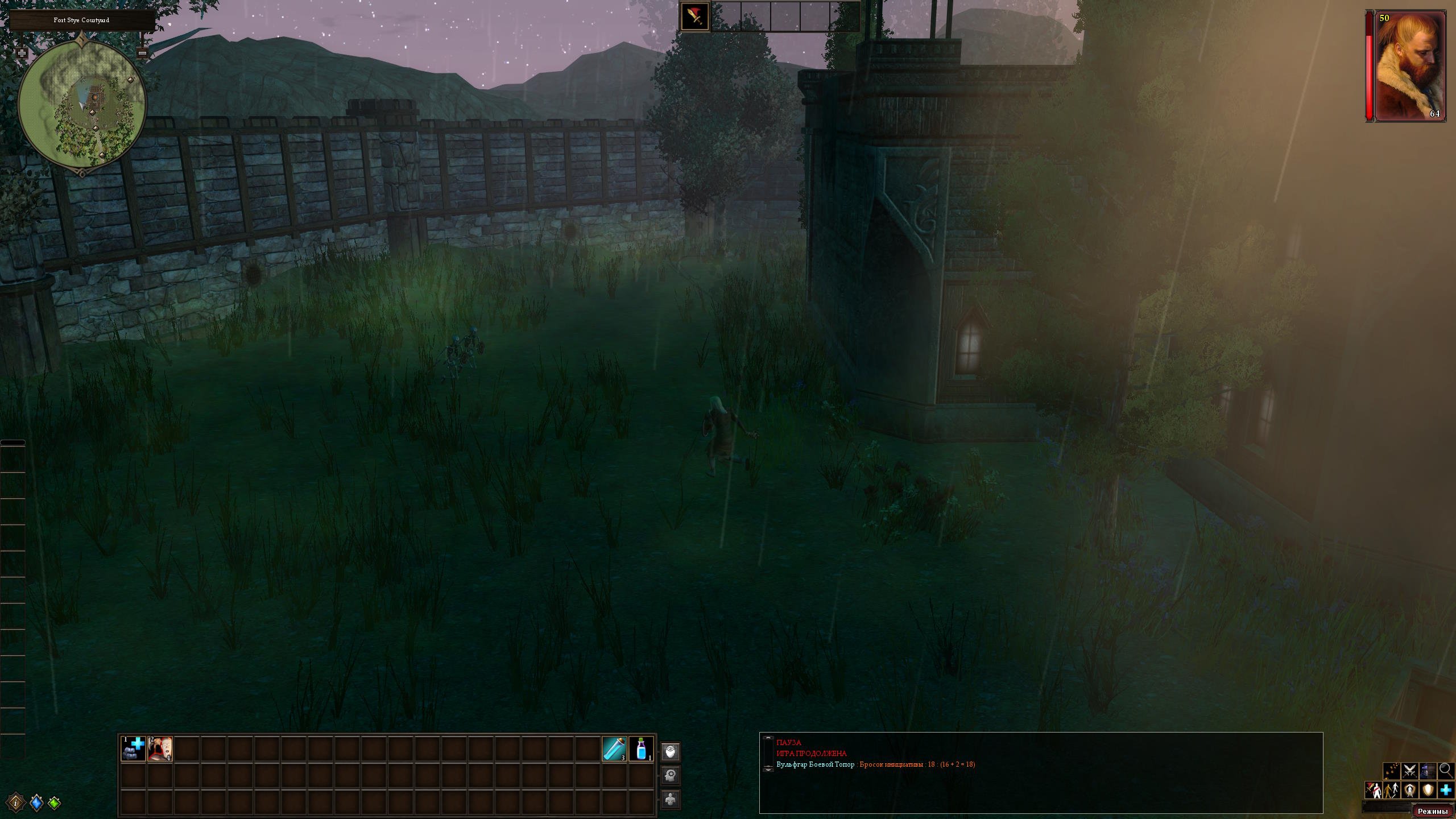Viewport: 1456px width, 819px height.
Task: Click the blue gem button
Action: 36,803
